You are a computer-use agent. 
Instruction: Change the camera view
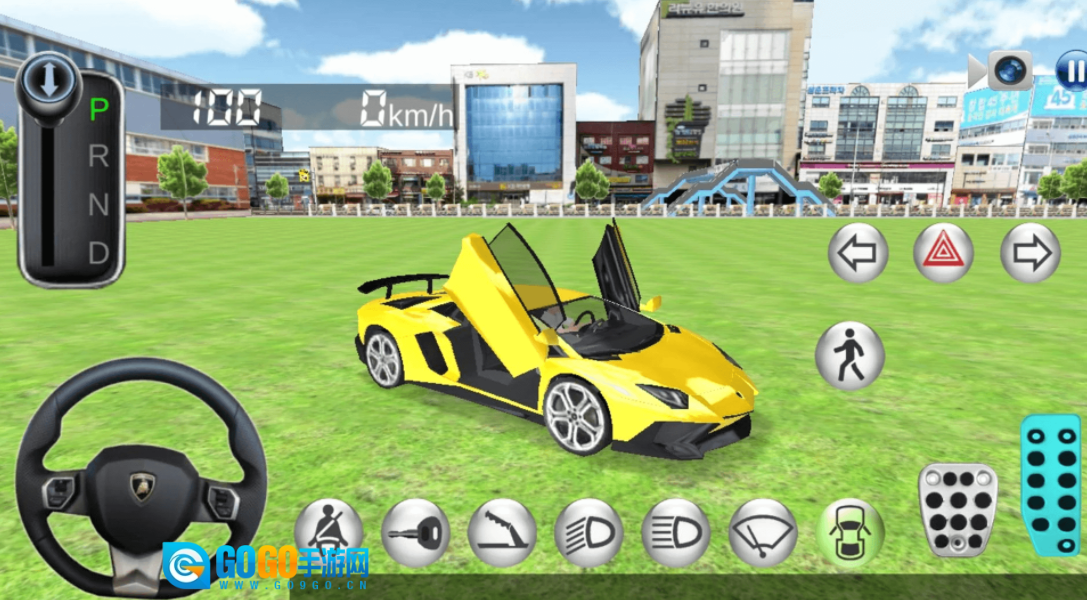1008,71
